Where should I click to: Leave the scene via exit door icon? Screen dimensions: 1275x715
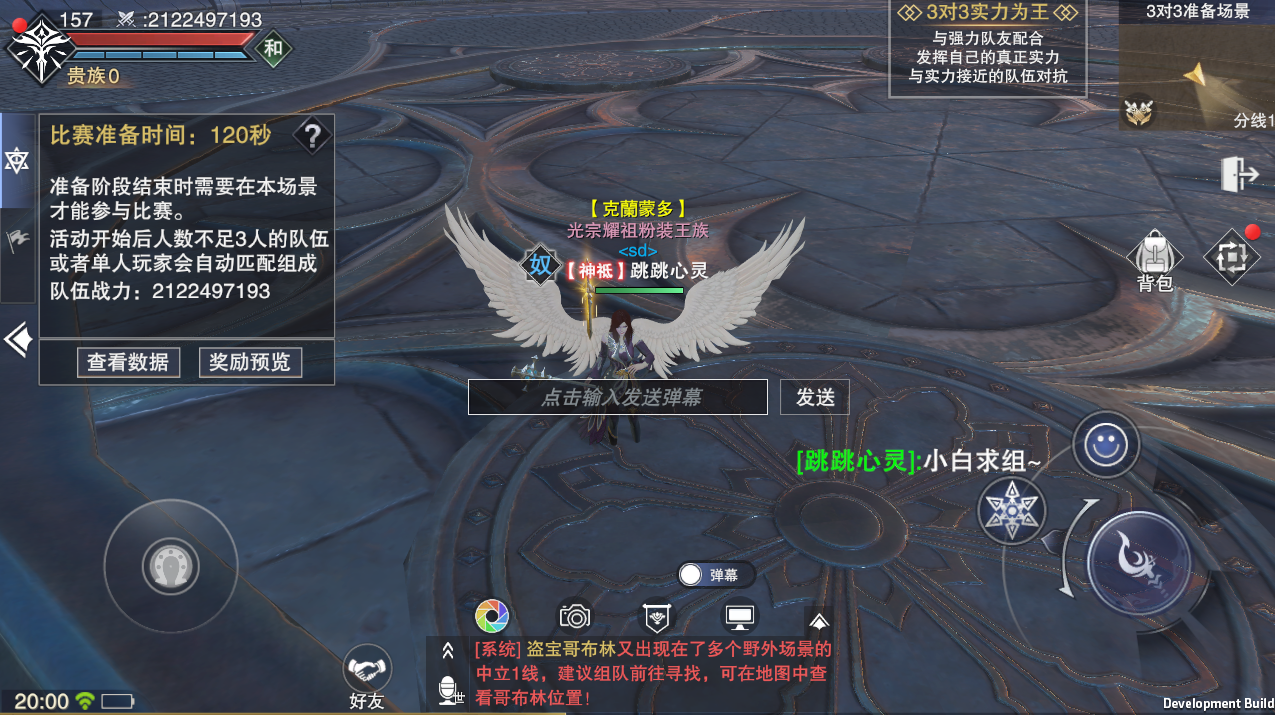1239,175
